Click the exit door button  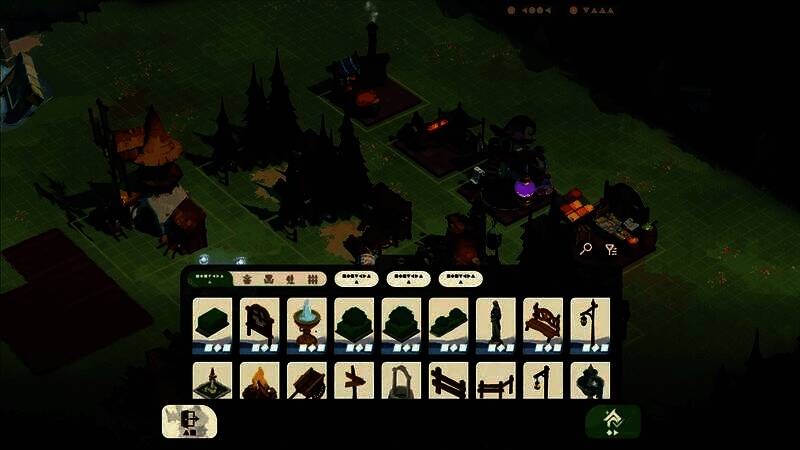[x=189, y=421]
